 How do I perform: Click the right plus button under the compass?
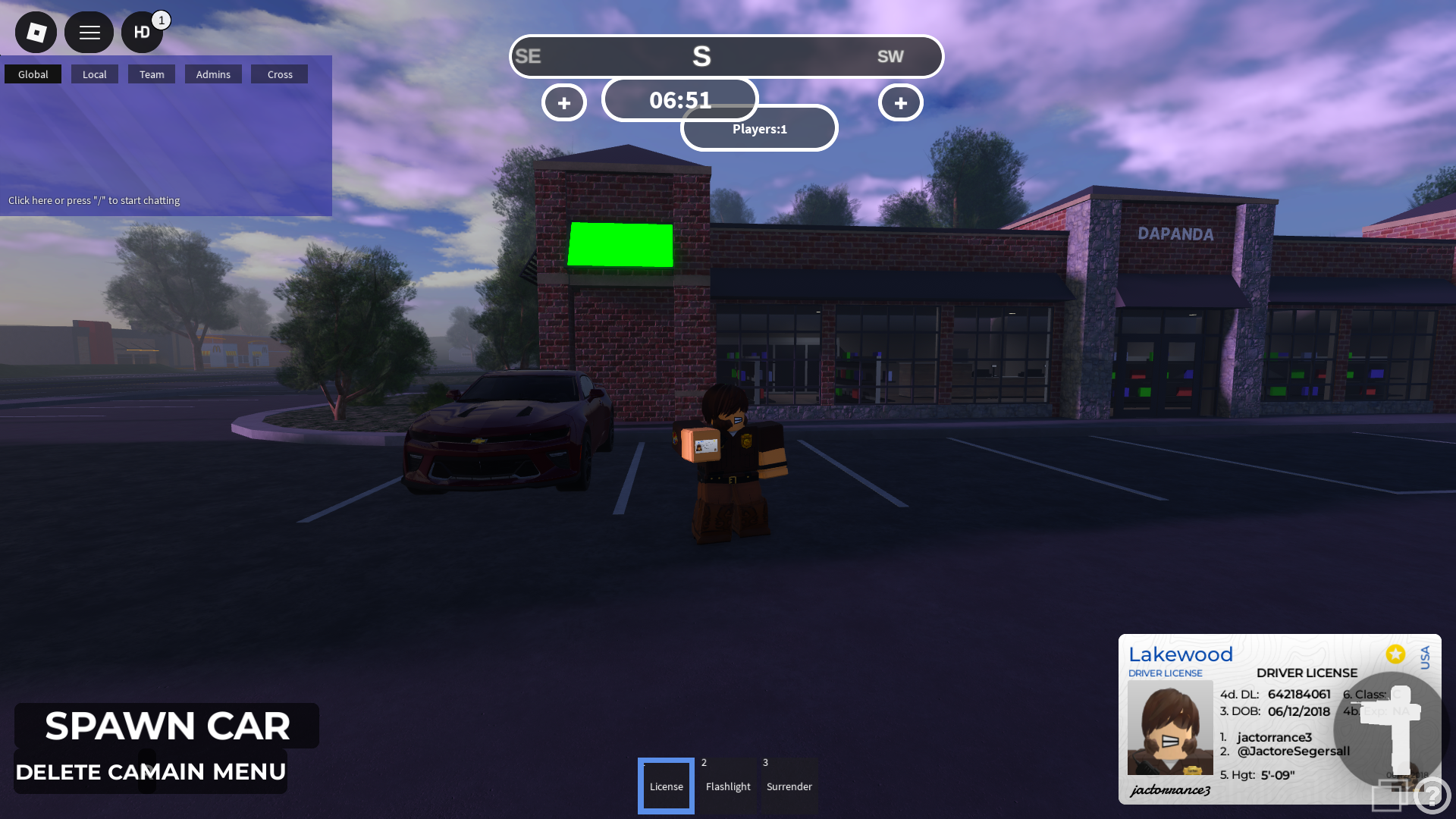tap(899, 102)
